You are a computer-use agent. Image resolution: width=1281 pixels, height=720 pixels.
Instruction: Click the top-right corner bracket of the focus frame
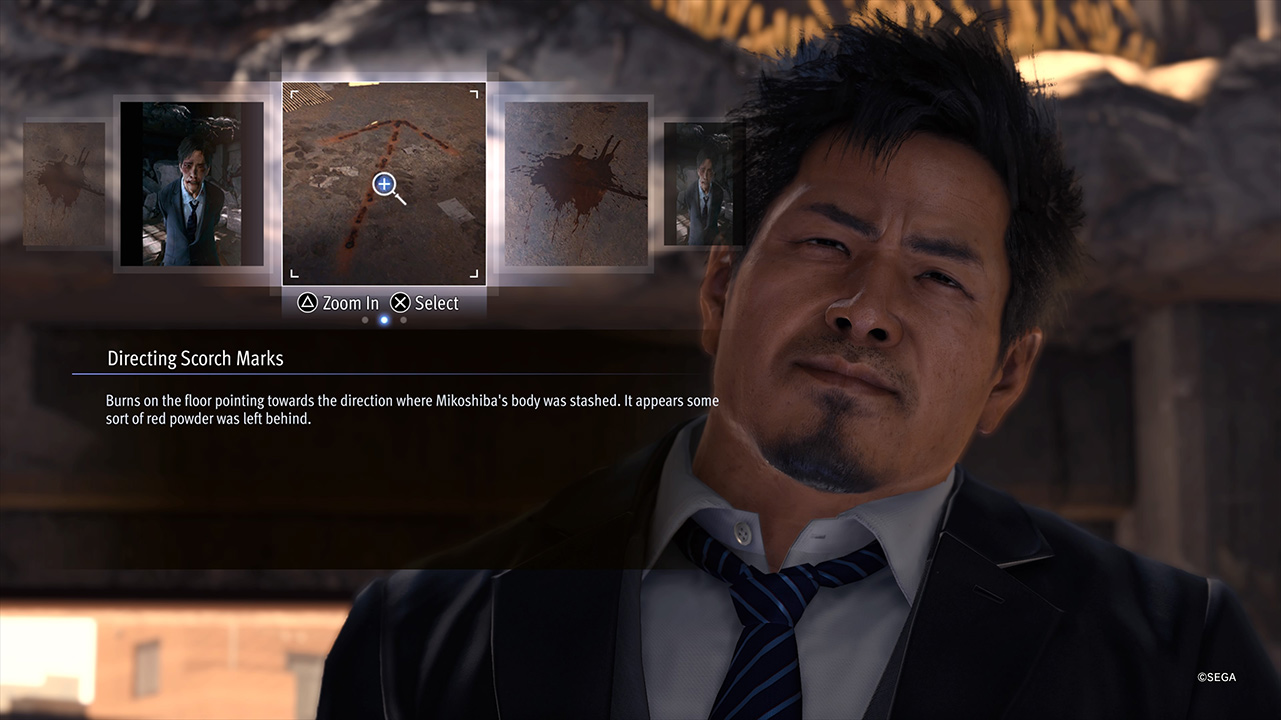472,95
